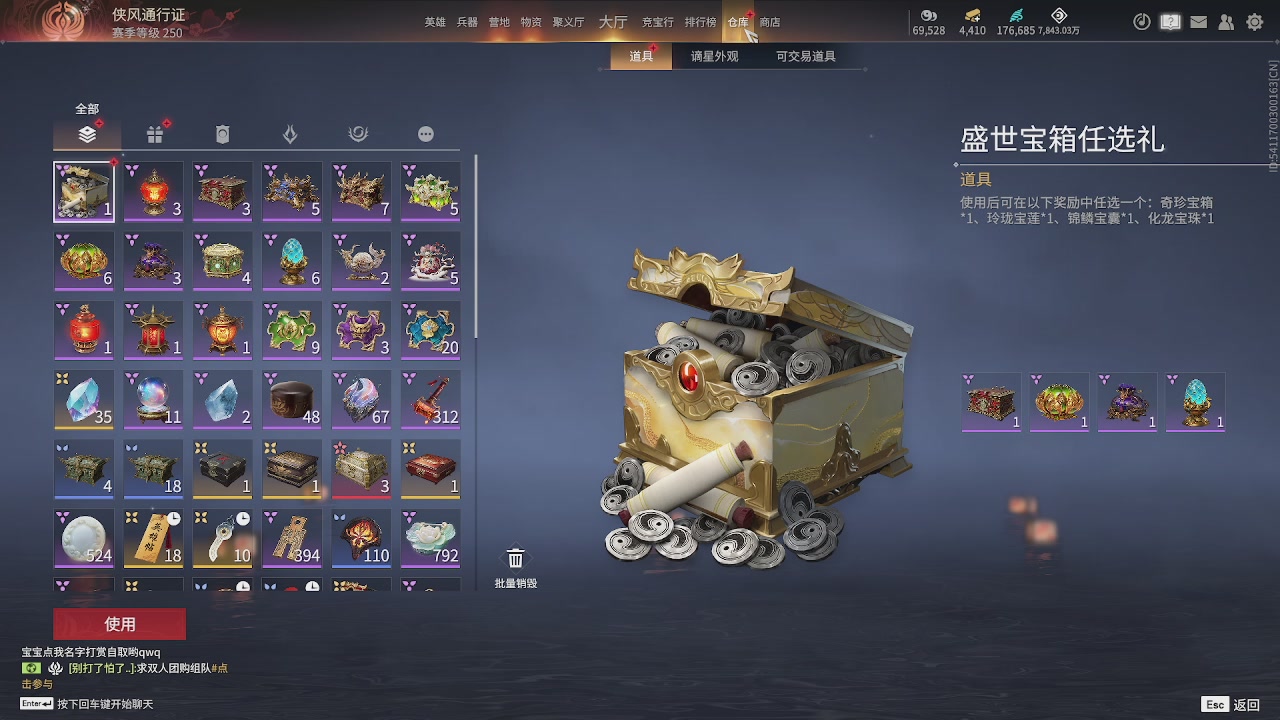Expand the ellipsis category for more filters

[x=426, y=133]
